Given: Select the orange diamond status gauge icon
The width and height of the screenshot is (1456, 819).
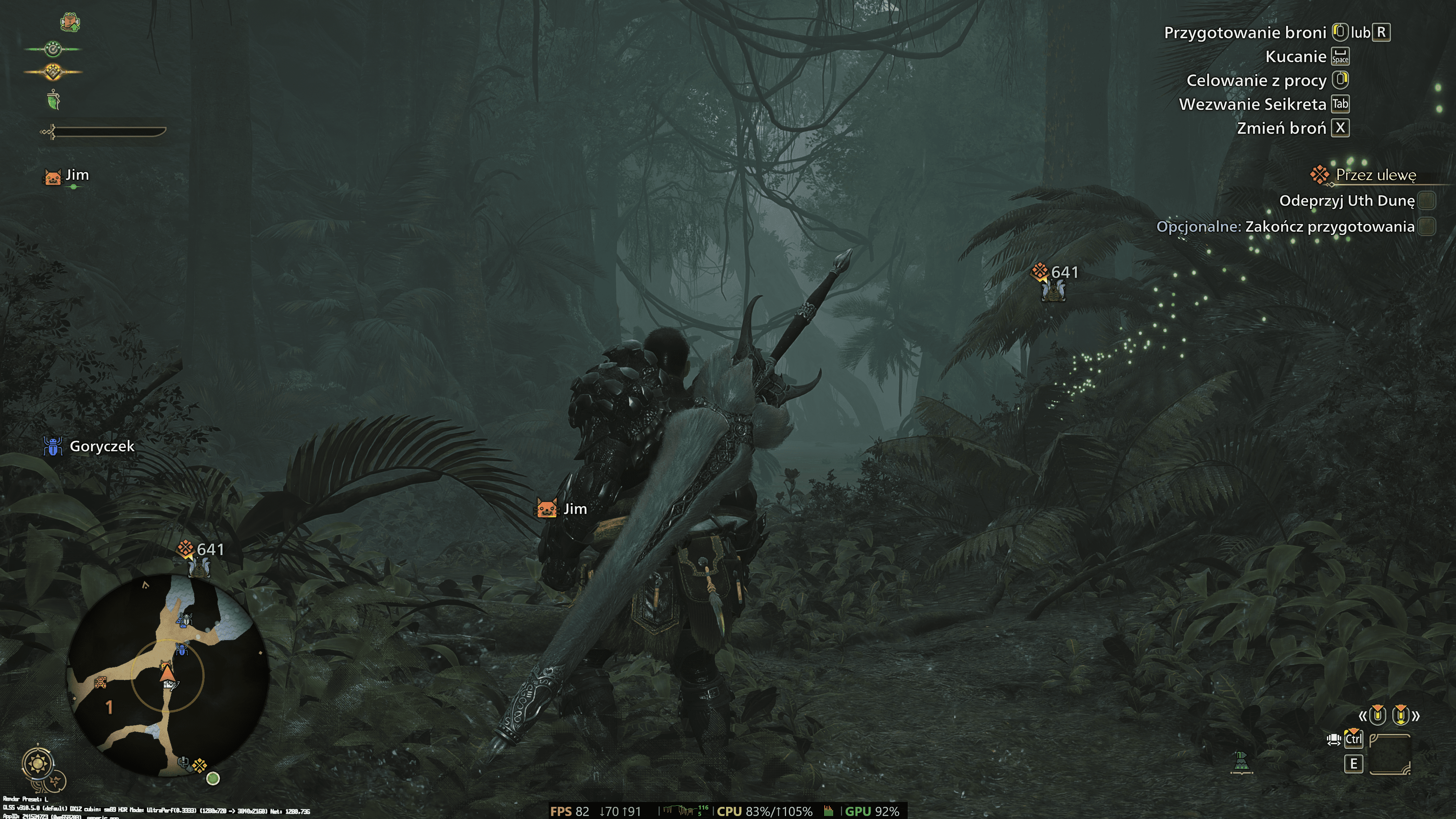Looking at the screenshot, I should pyautogui.click(x=53, y=72).
